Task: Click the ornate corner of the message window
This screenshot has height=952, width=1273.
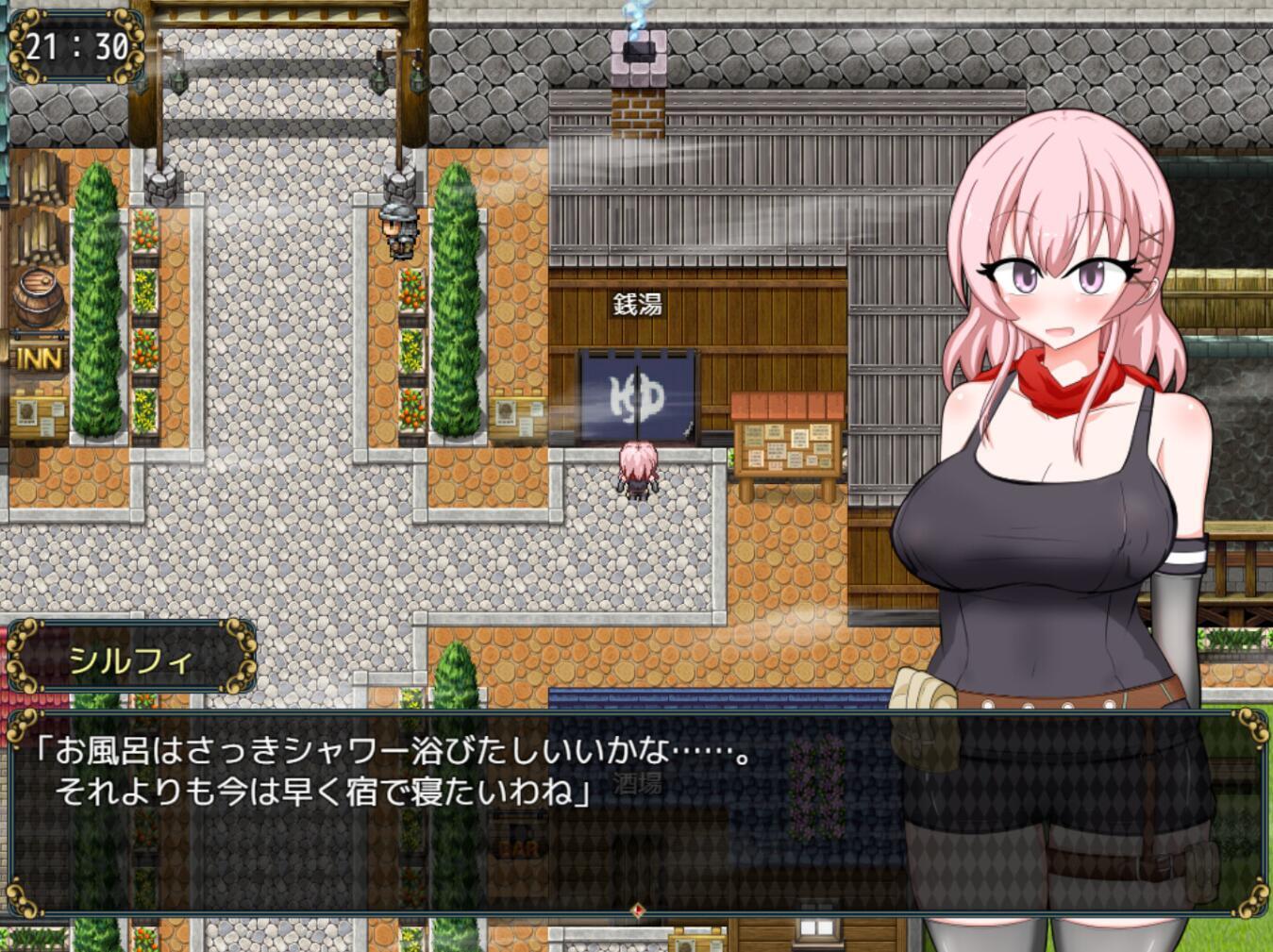Action: tap(21, 727)
